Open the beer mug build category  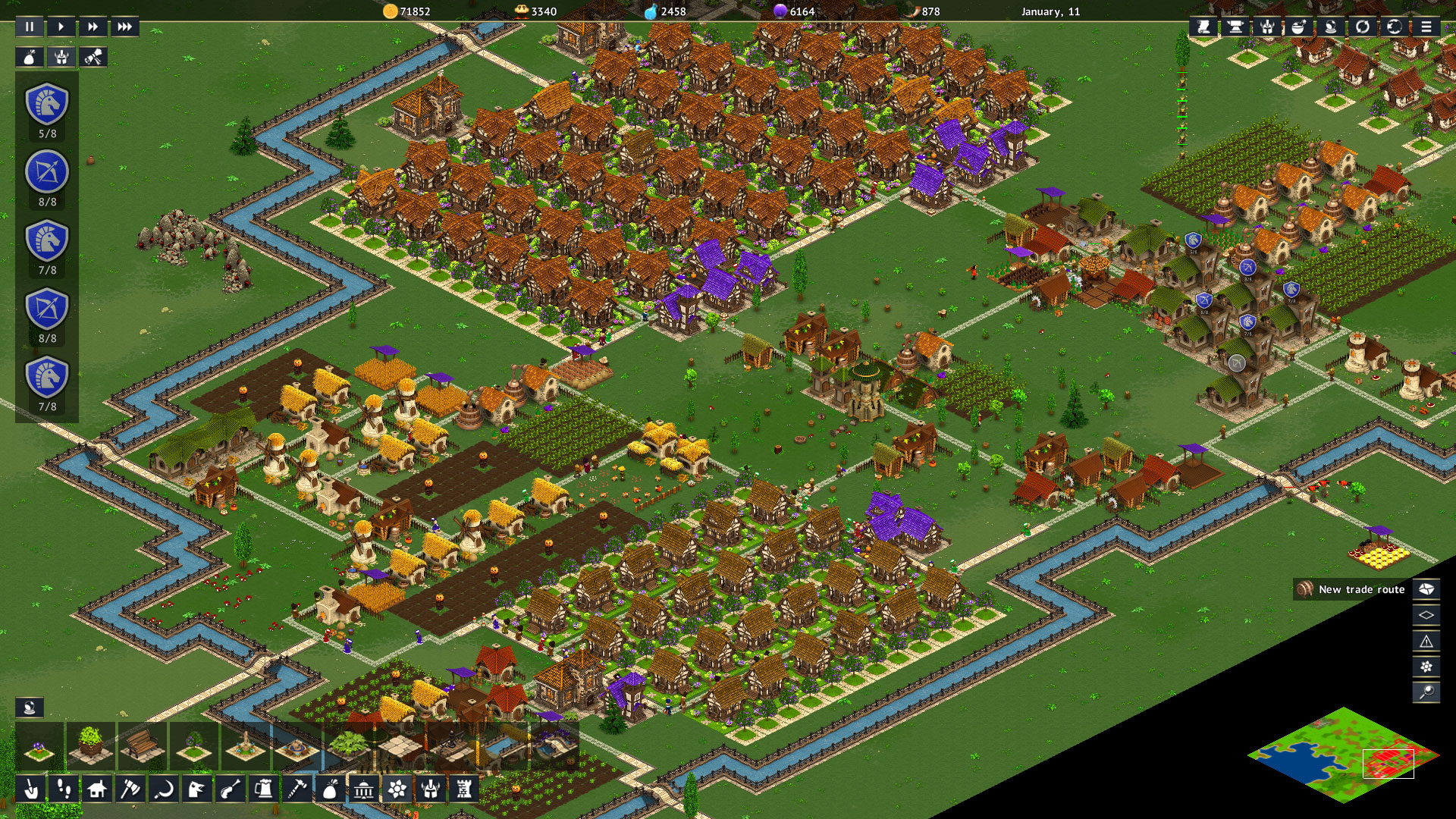(264, 789)
